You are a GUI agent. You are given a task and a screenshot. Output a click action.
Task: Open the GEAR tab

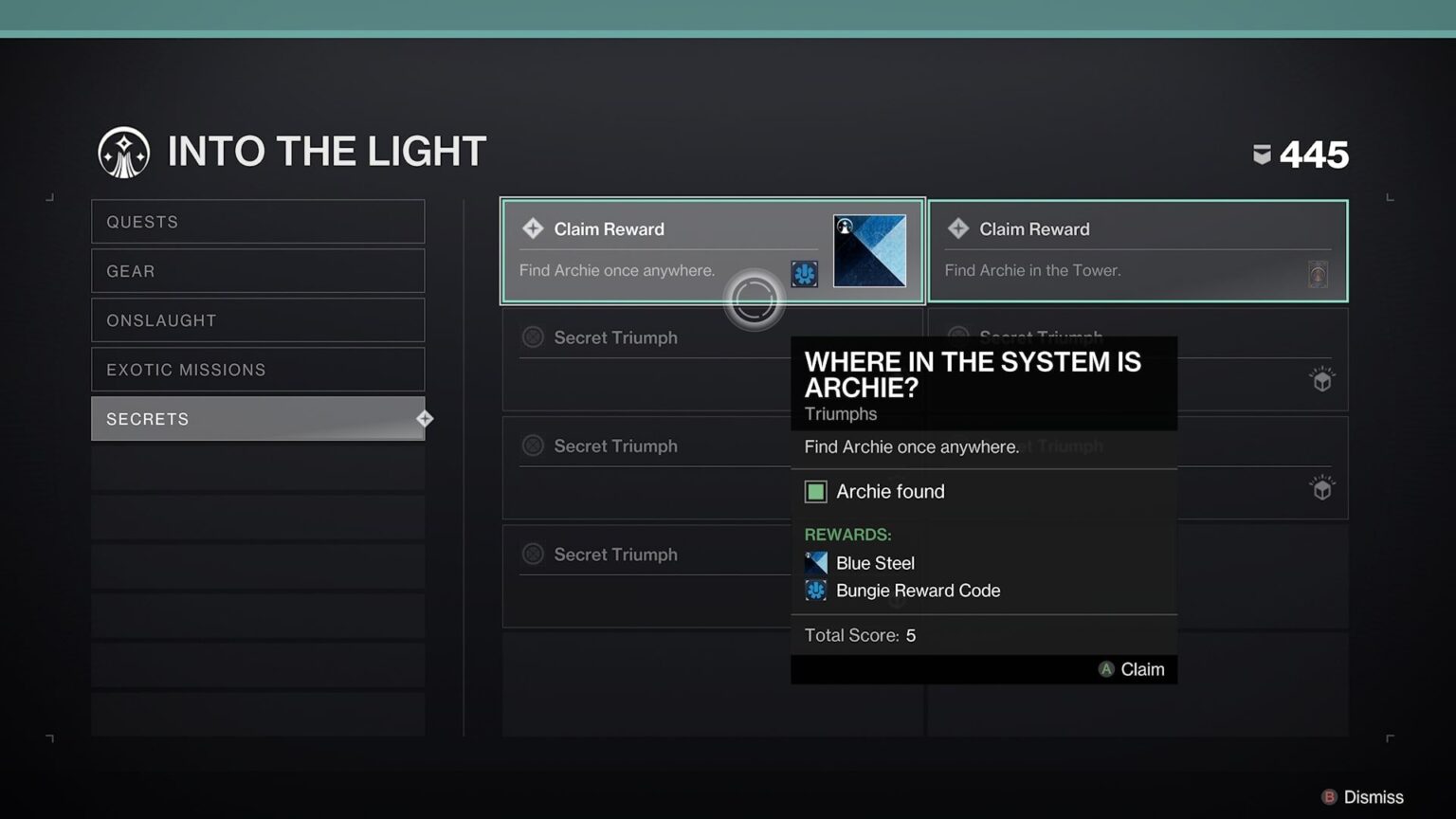tap(258, 270)
